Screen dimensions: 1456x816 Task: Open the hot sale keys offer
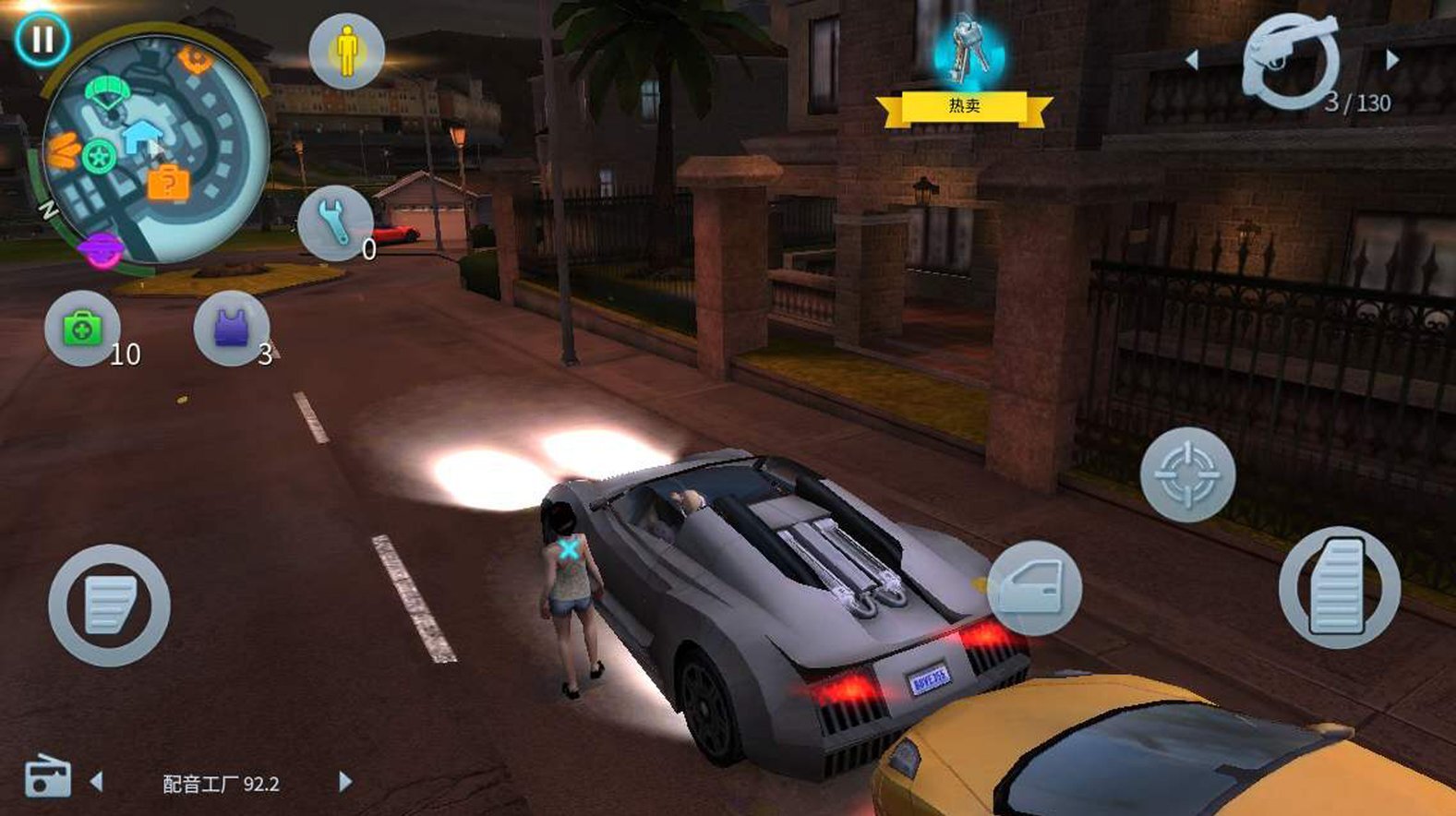[966, 69]
